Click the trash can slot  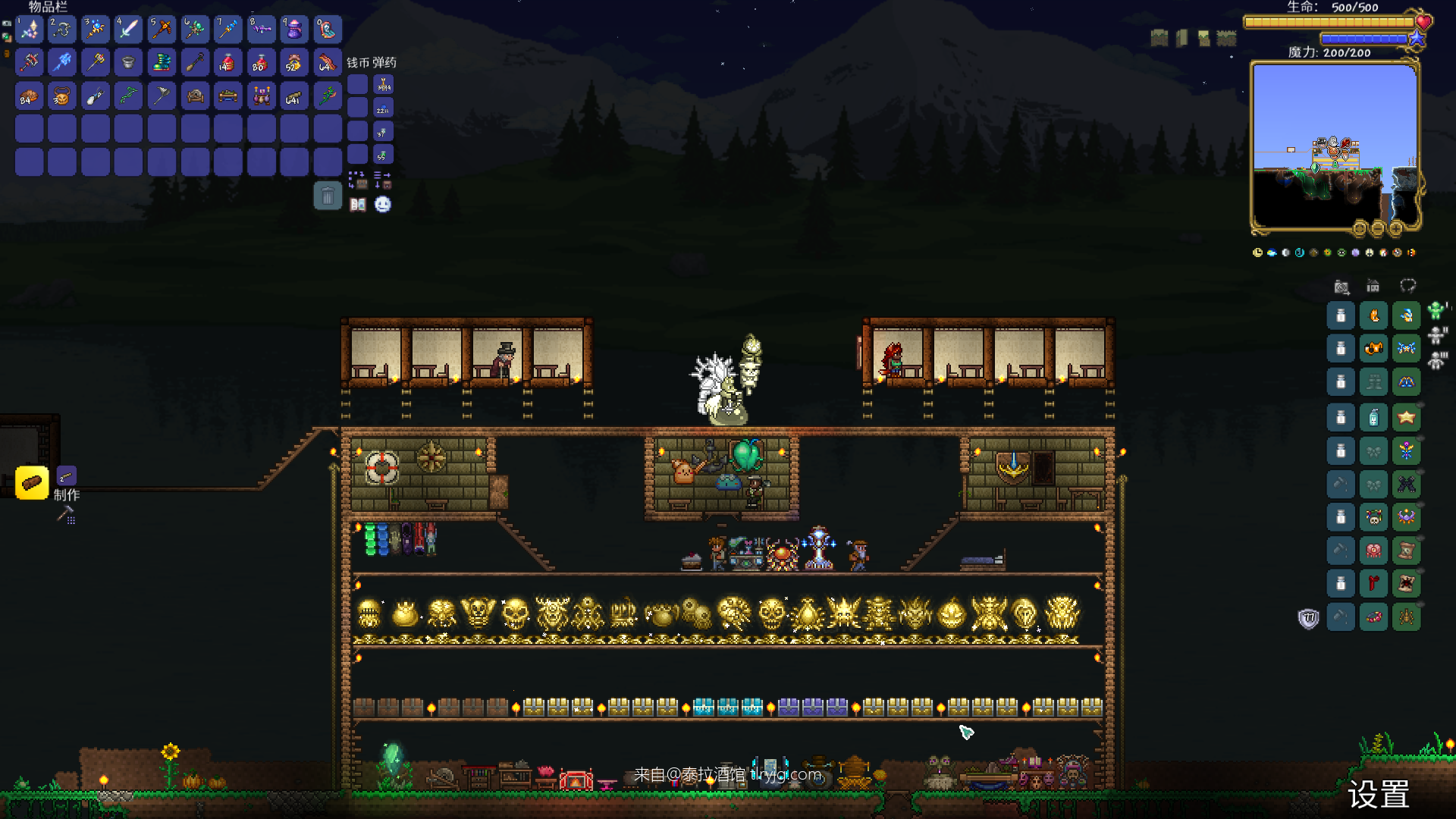pos(328,196)
